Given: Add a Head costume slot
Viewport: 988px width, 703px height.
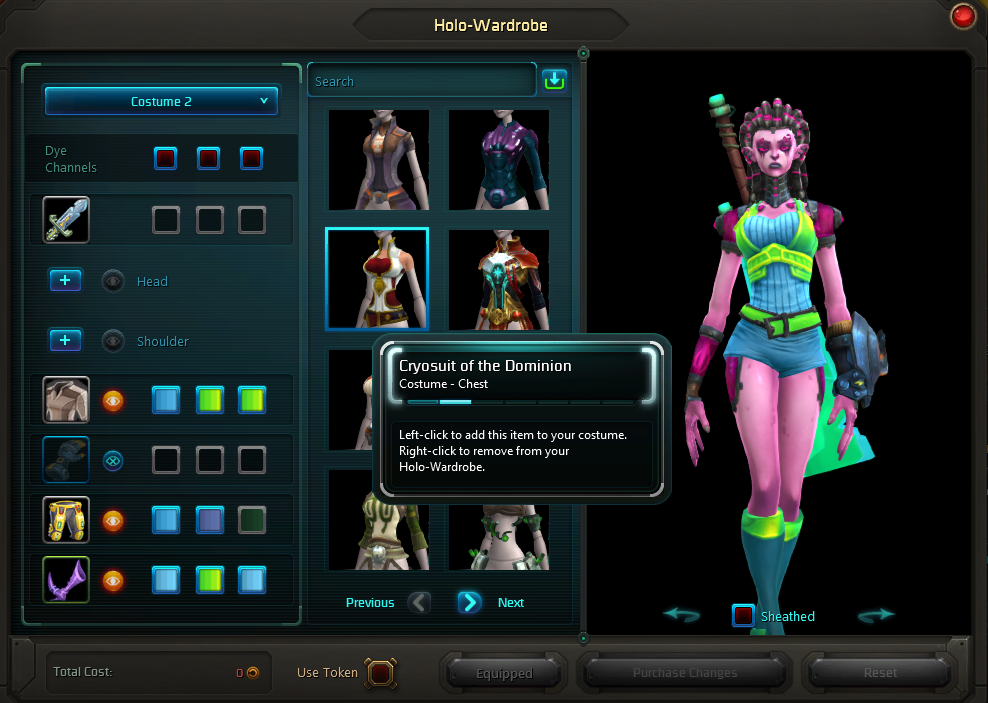Looking at the screenshot, I should 65,281.
